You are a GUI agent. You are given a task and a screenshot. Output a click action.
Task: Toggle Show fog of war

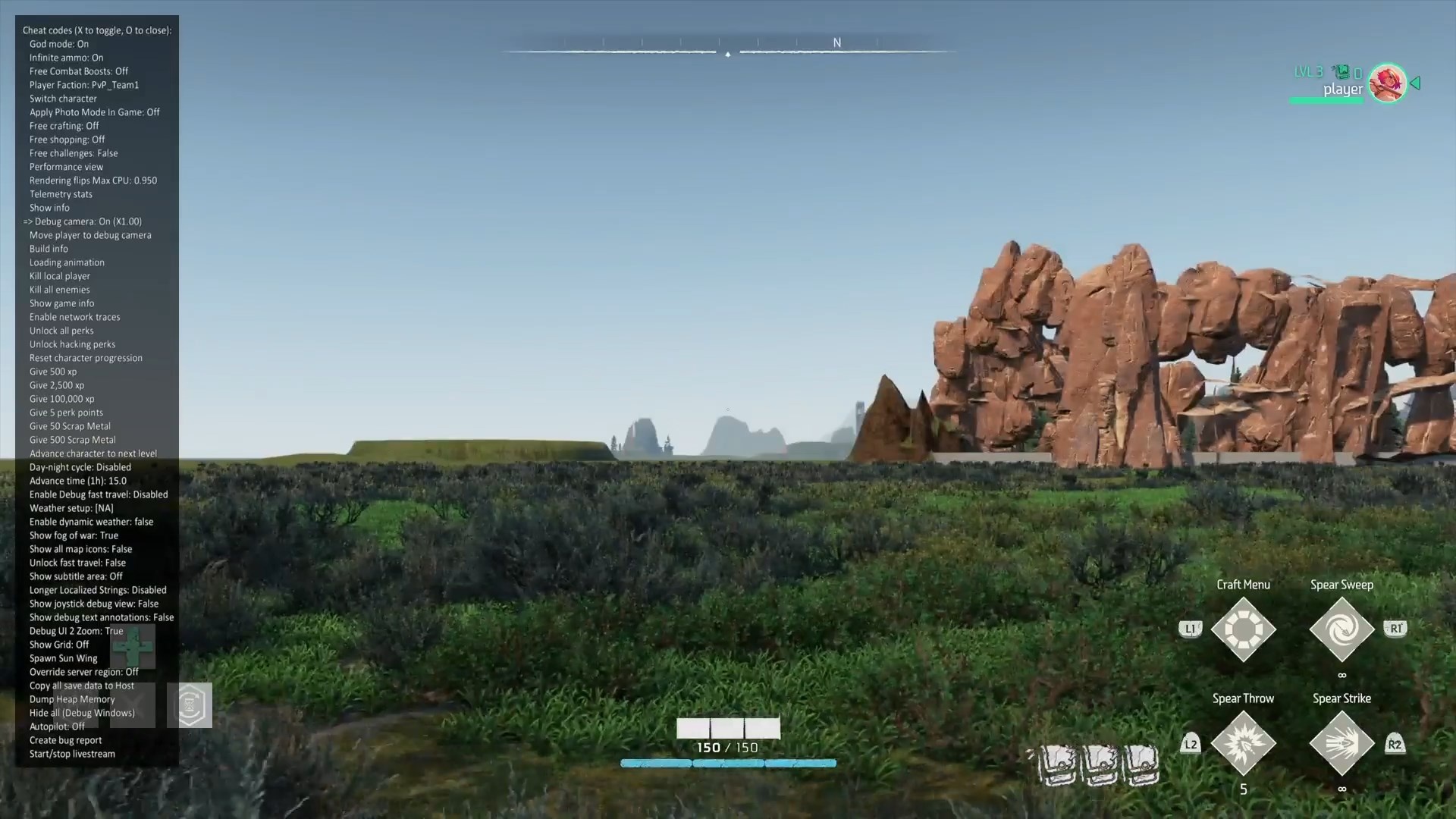pyautogui.click(x=74, y=535)
